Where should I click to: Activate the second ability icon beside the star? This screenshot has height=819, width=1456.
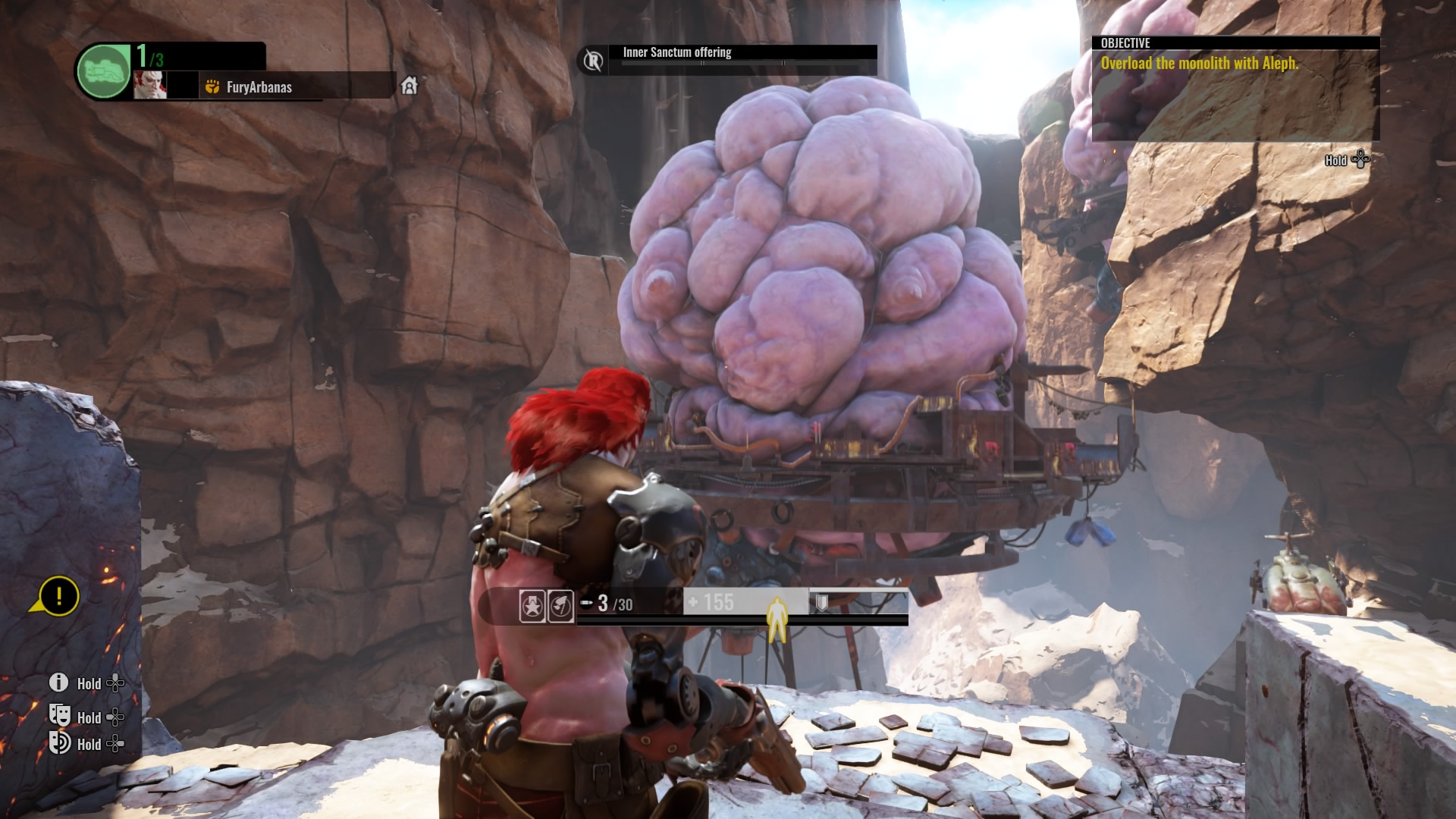560,606
